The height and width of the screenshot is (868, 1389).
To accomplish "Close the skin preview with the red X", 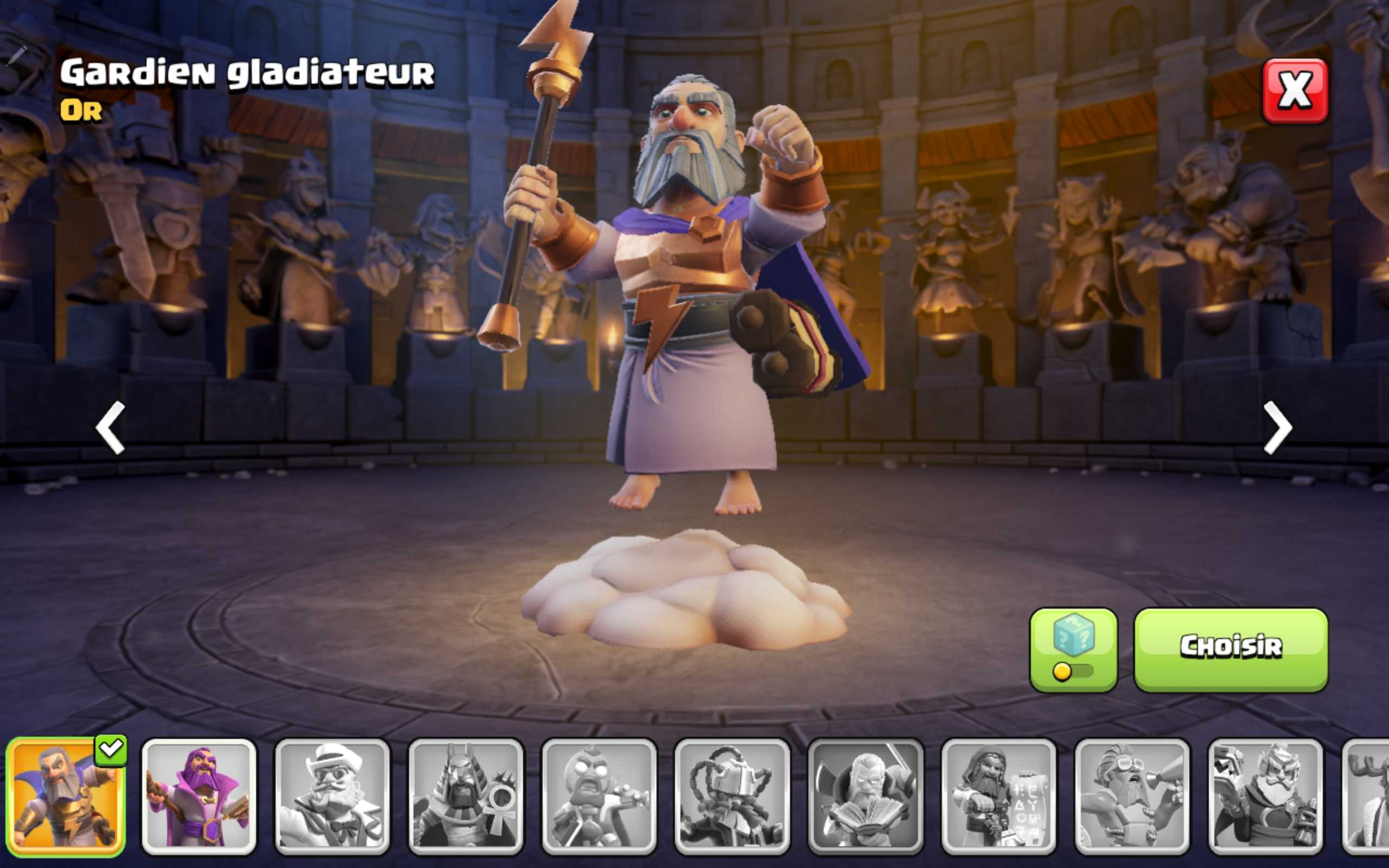I will (x=1295, y=91).
